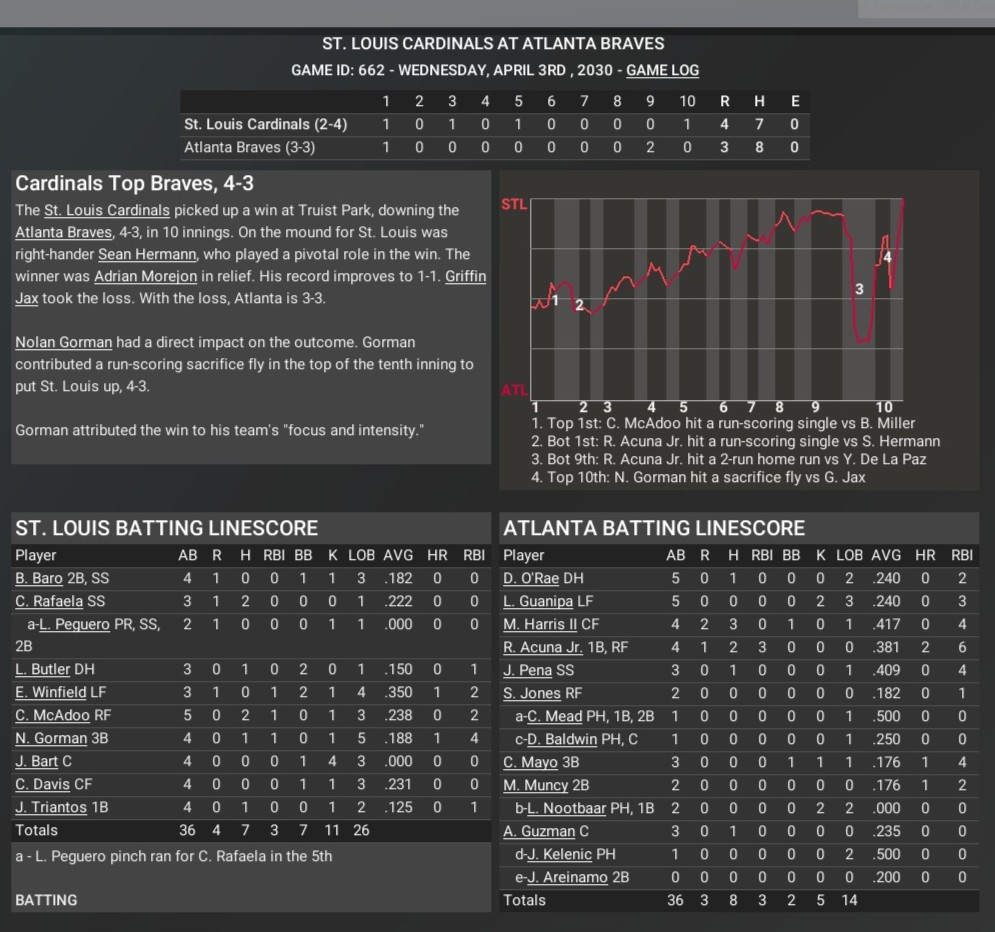
Task: Open Nolan Gorman's profile from the recap
Action: click(63, 342)
